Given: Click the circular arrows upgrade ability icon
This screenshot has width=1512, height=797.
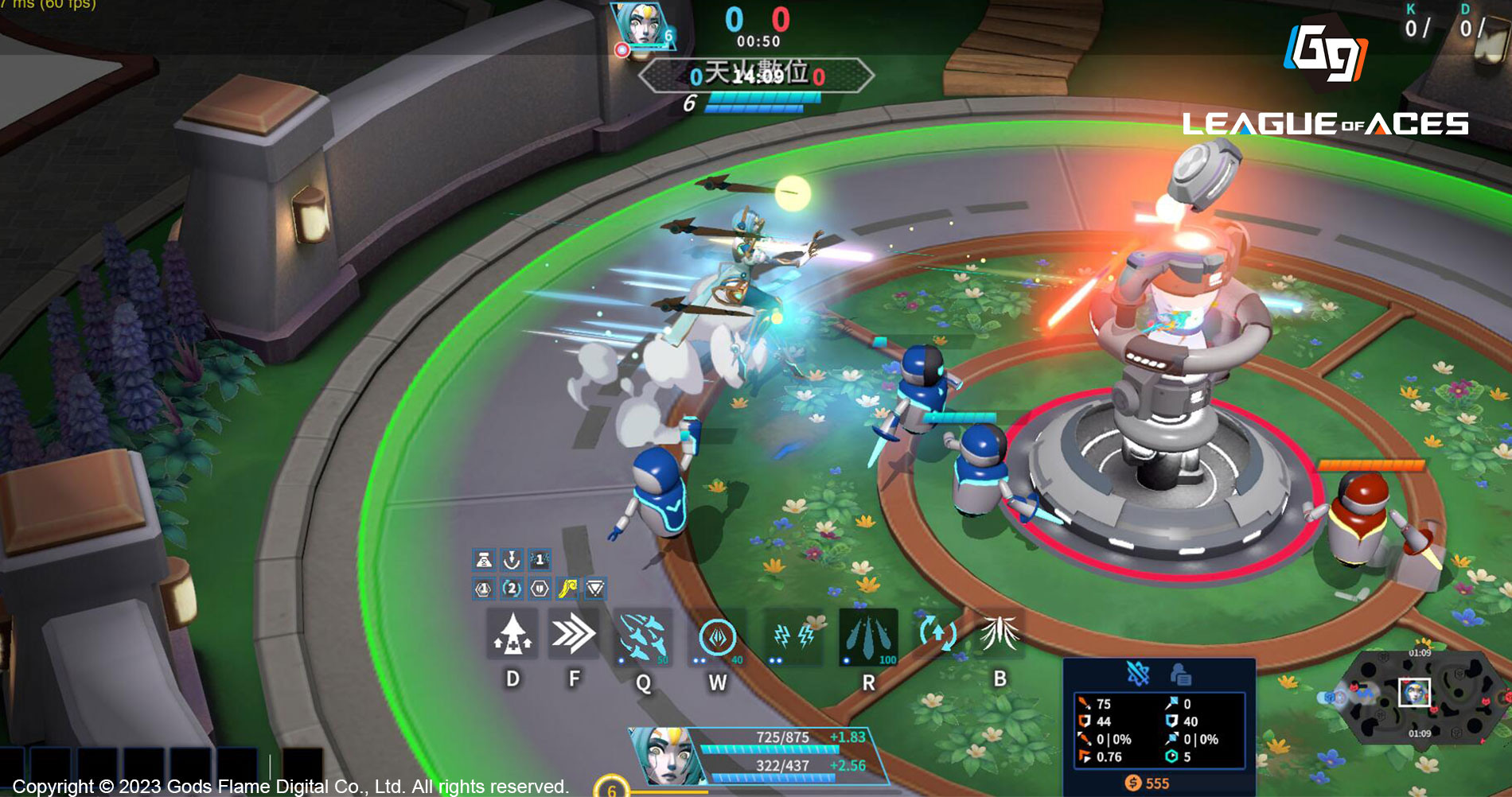Looking at the screenshot, I should point(937,634).
